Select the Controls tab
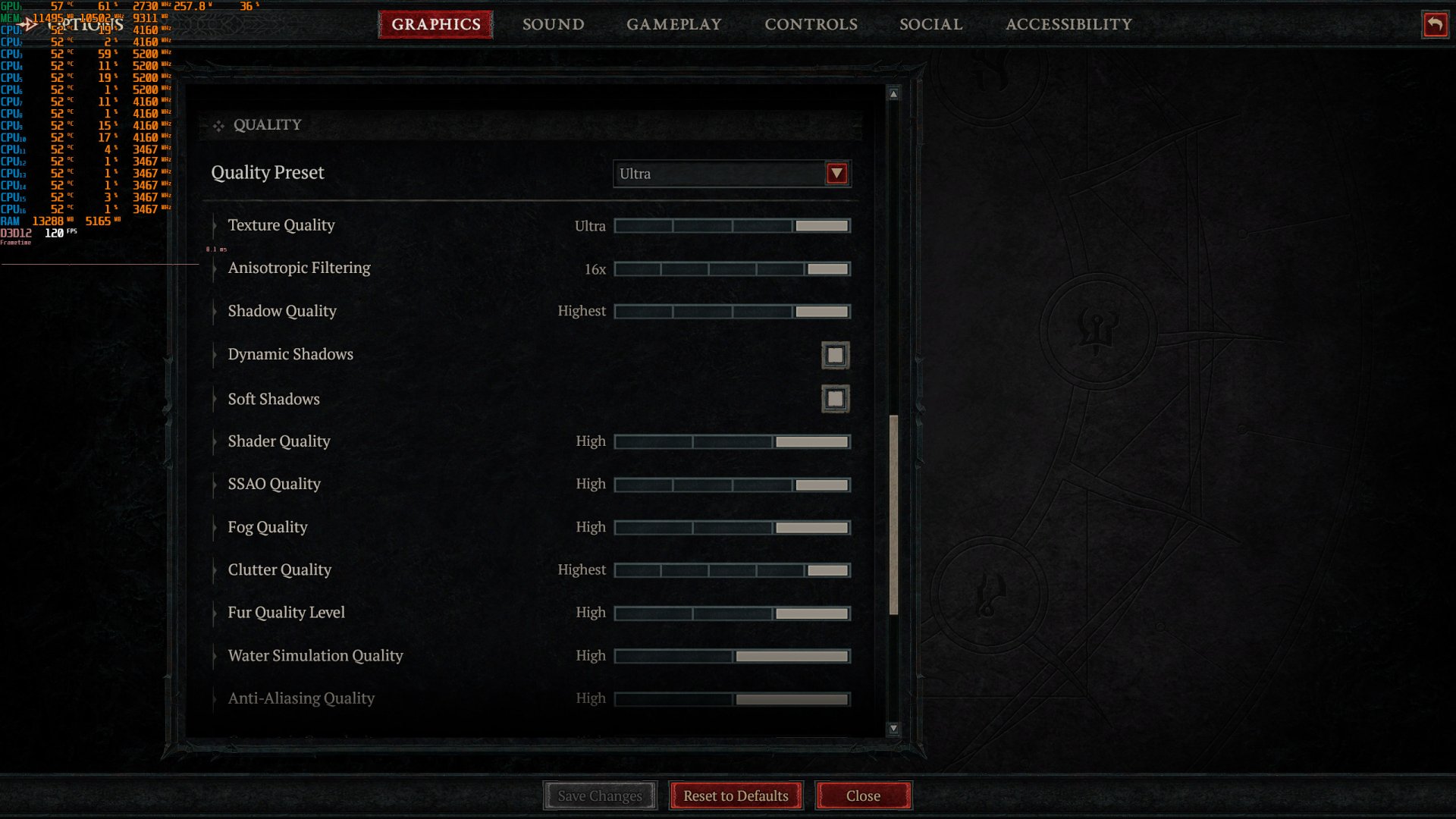The width and height of the screenshot is (1456, 819). click(811, 24)
